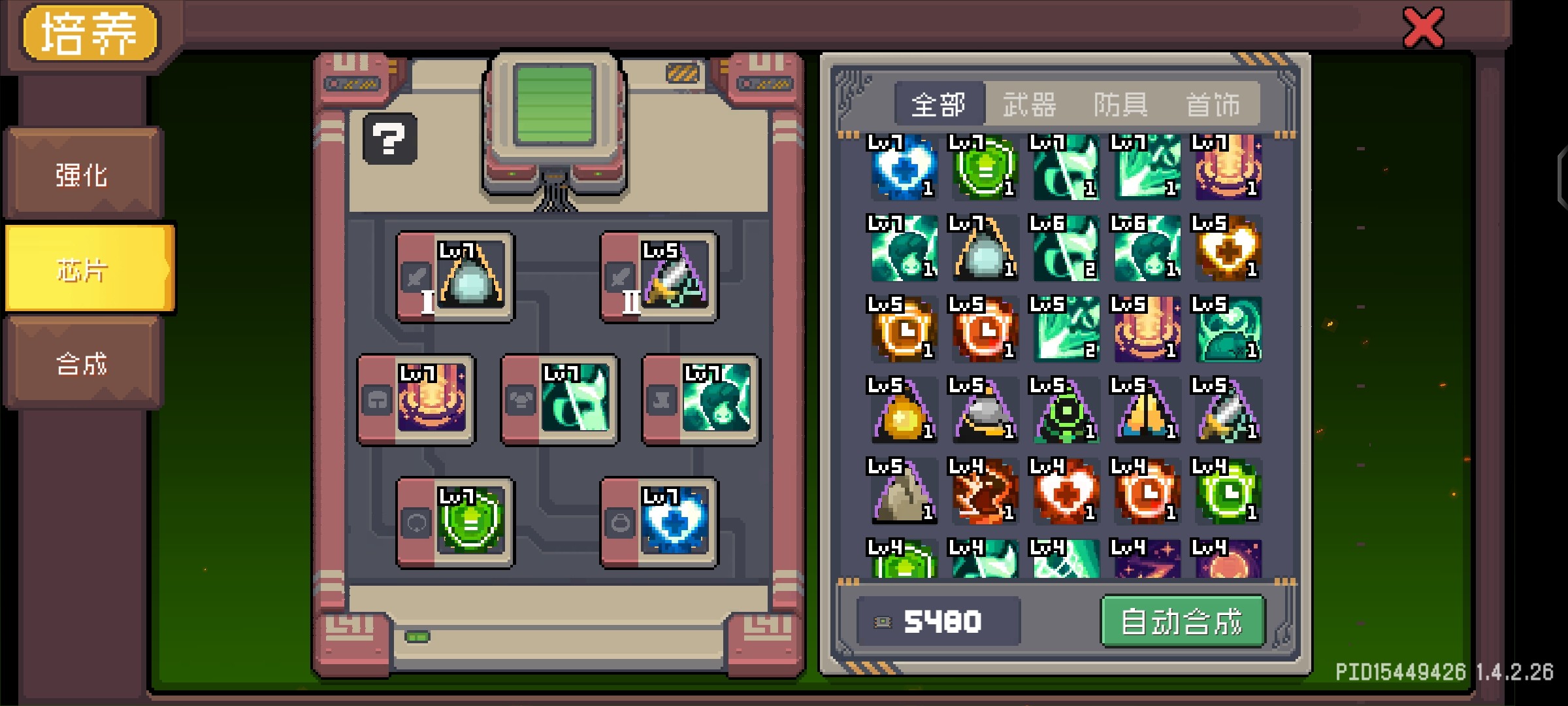Open the 合成 menu entry
The image size is (1568, 706).
coord(82,363)
